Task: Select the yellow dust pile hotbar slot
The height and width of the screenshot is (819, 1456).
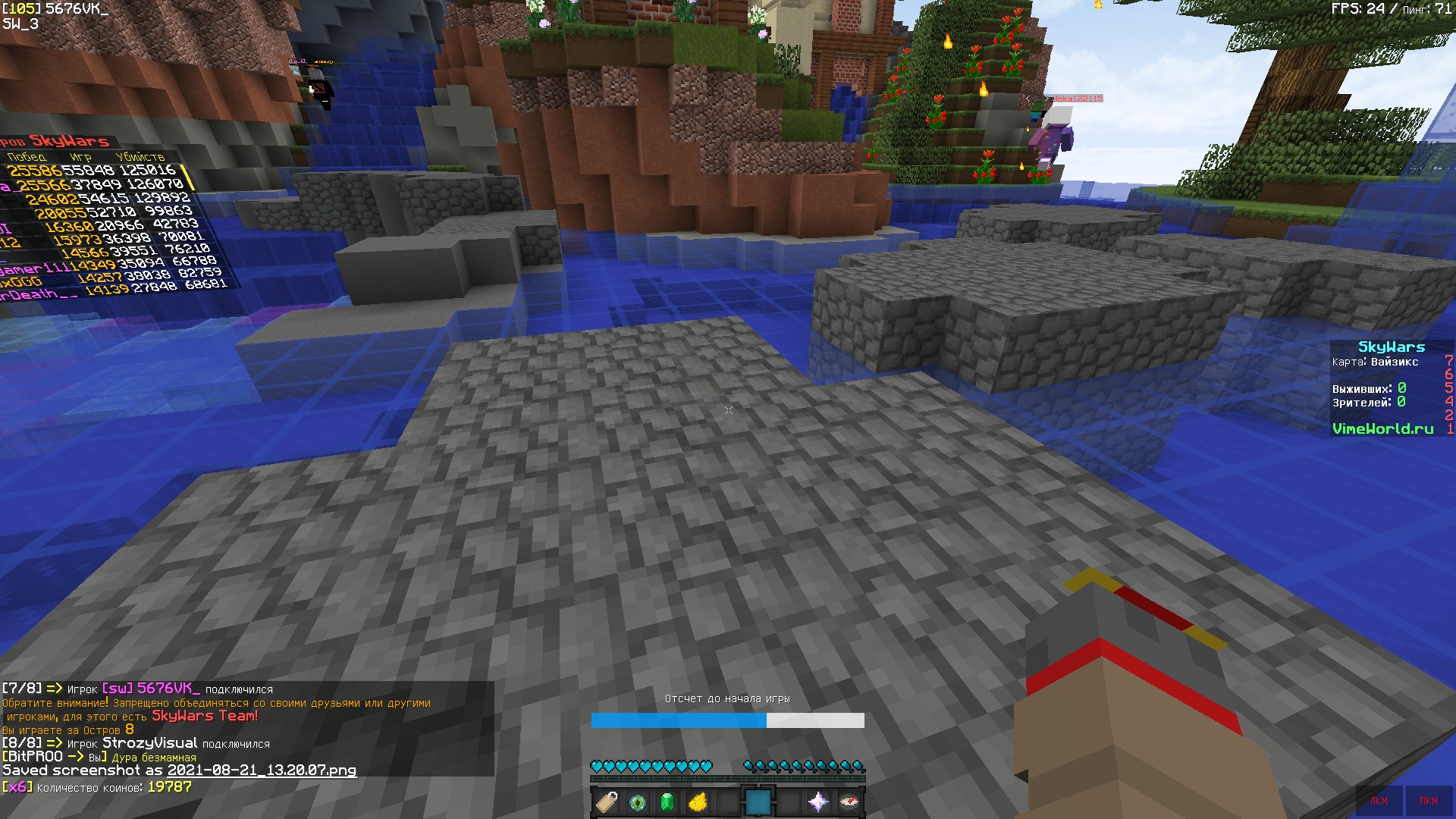Action: pos(698,802)
